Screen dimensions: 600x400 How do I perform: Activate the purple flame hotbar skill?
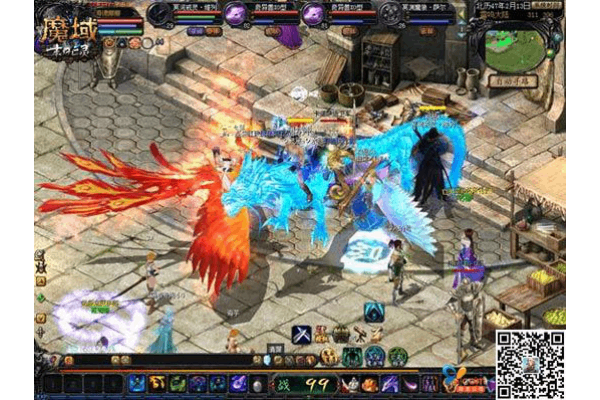coord(238,383)
